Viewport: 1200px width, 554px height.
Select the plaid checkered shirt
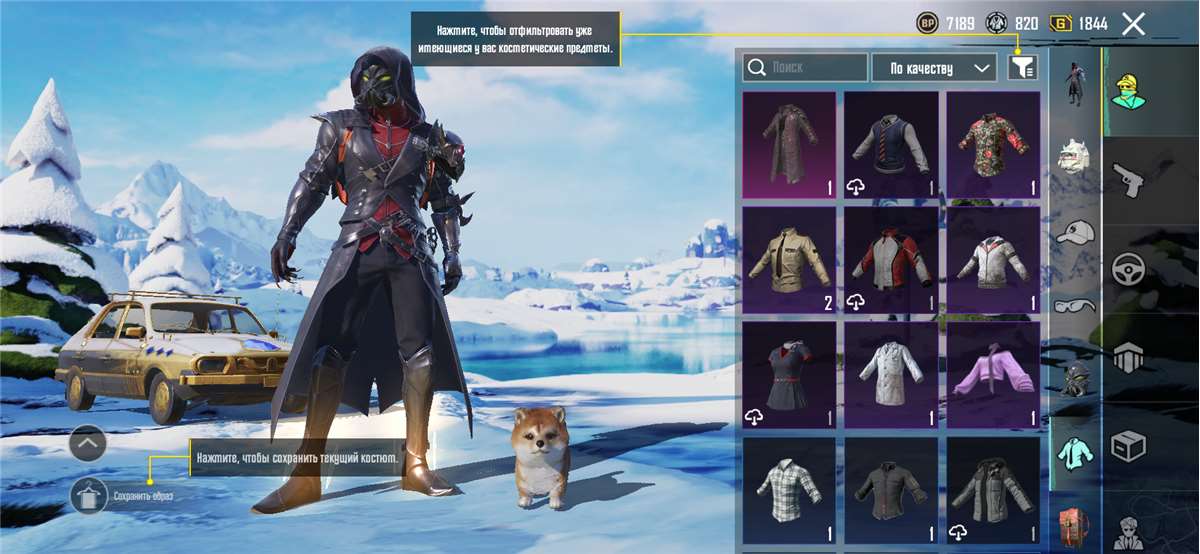click(789, 489)
